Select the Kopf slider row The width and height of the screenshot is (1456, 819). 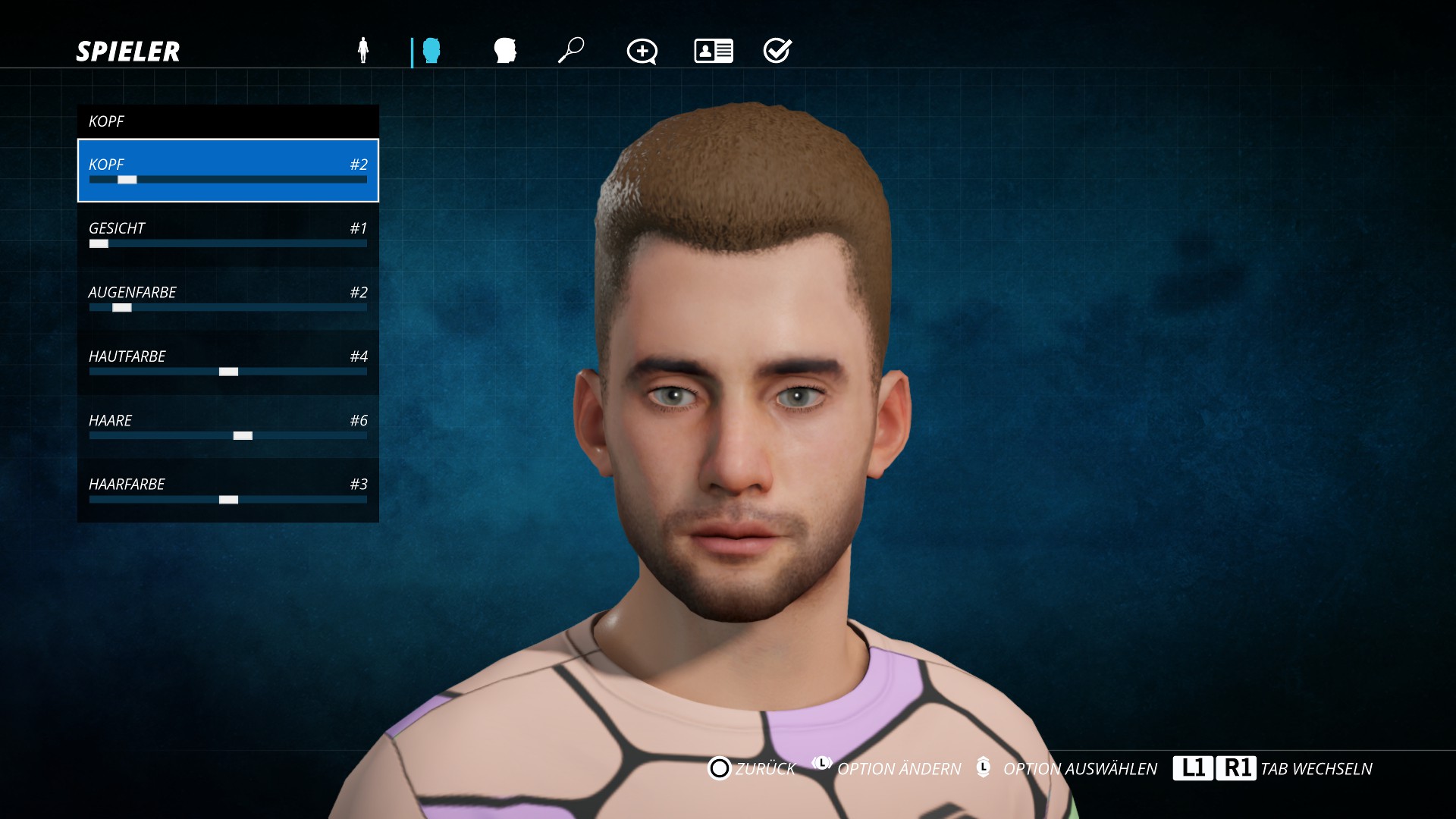pyautogui.click(x=227, y=171)
